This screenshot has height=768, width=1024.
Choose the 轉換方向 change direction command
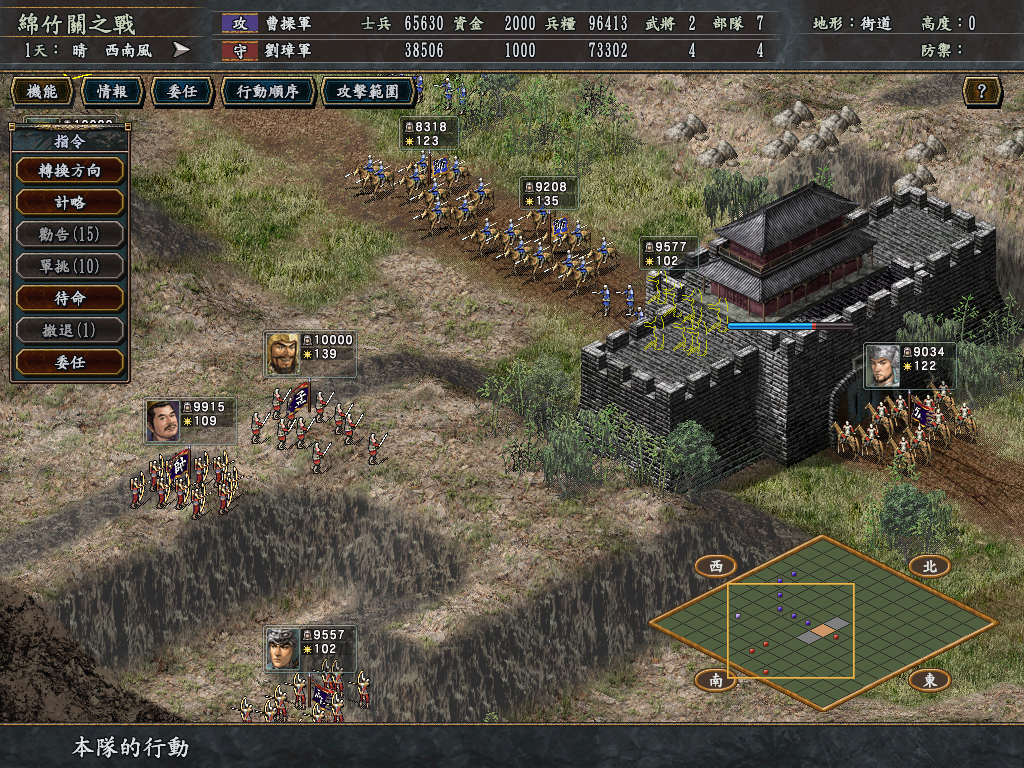point(70,170)
